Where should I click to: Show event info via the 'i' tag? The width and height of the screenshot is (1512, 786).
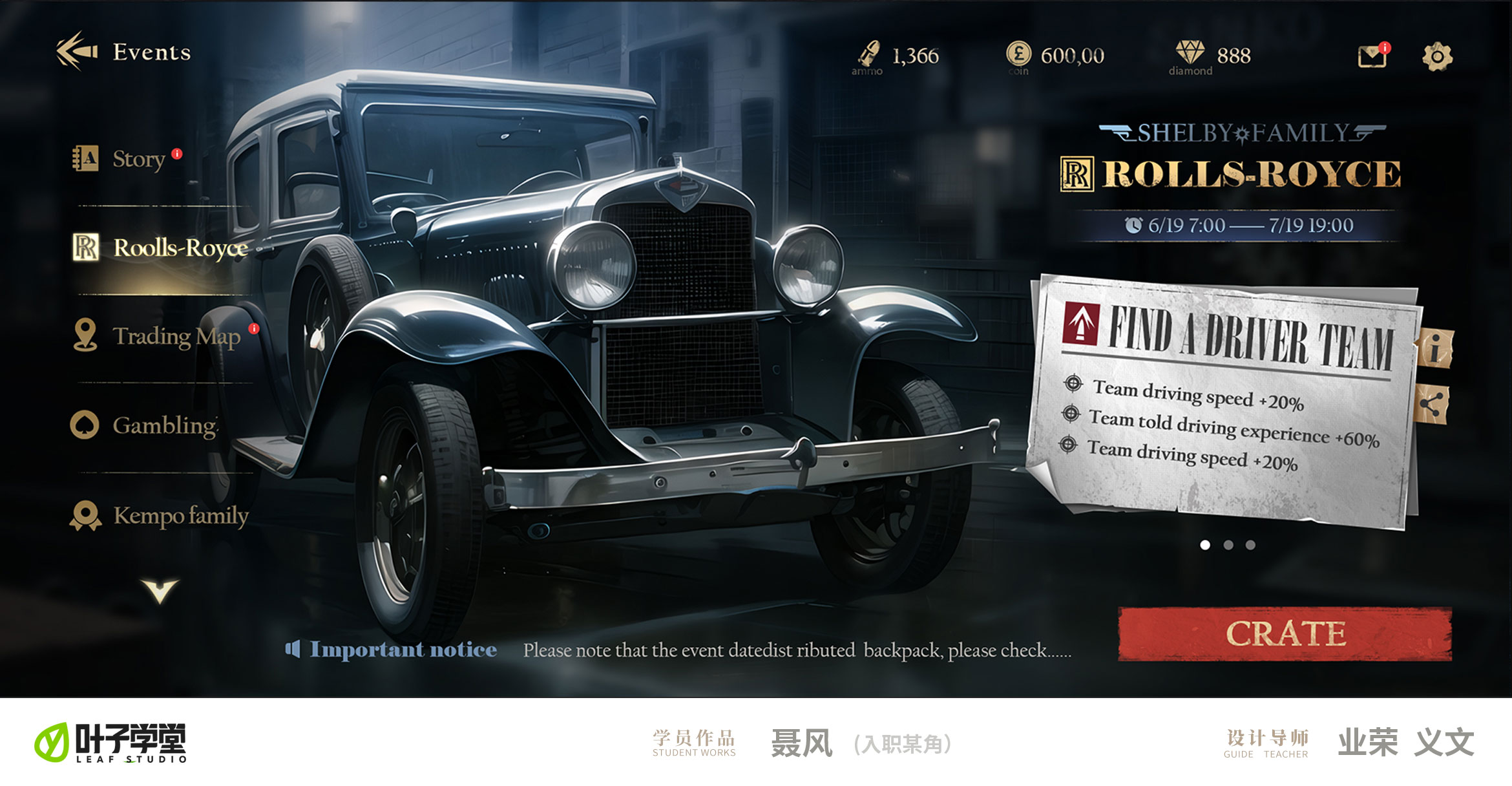coord(1435,349)
